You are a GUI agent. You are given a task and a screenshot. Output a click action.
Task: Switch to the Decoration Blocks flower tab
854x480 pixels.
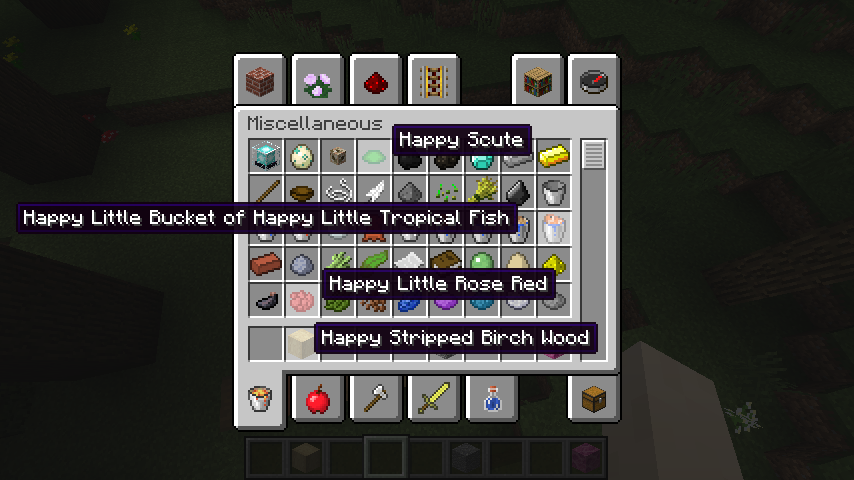point(317,80)
